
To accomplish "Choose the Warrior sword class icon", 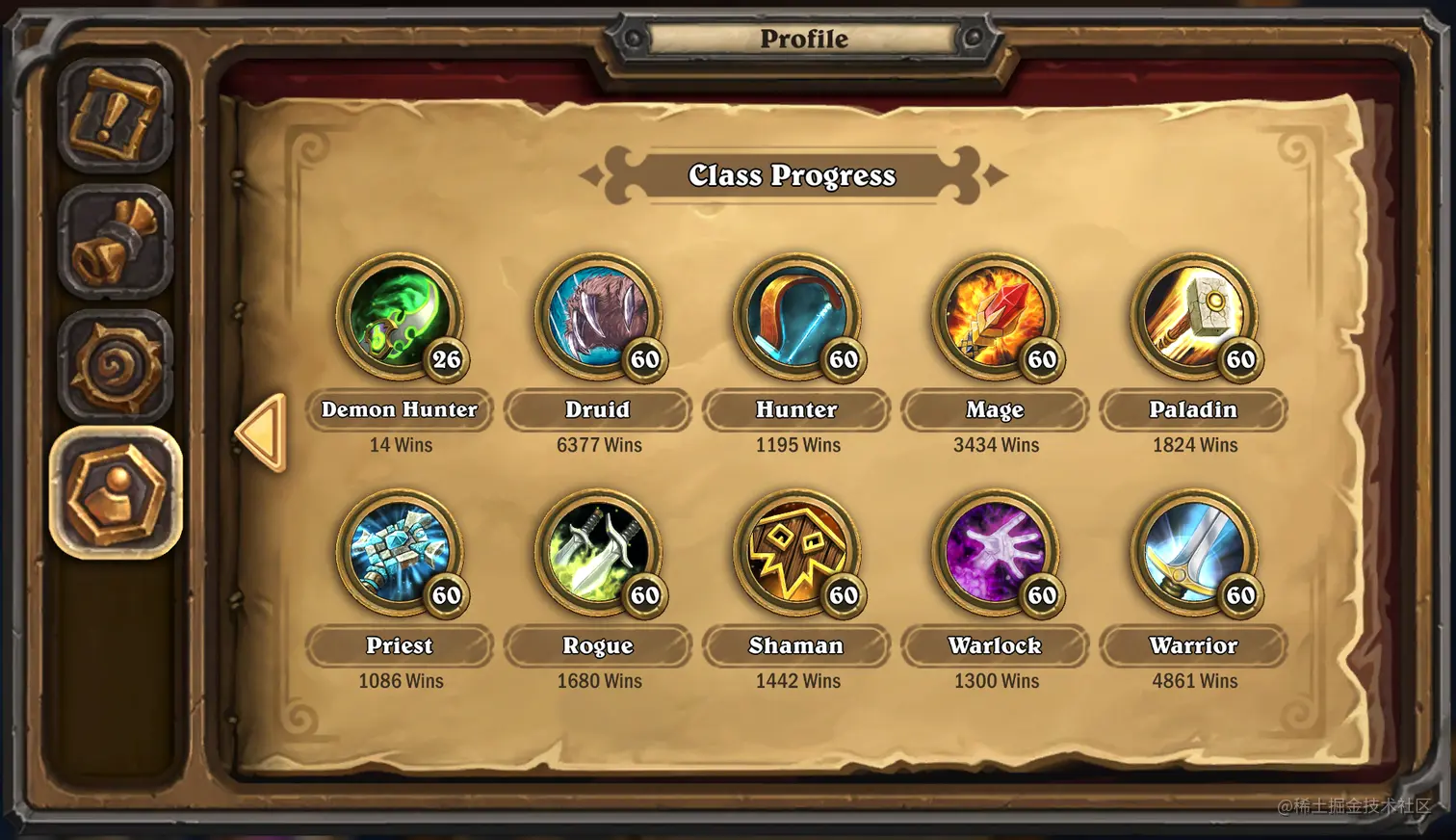I will 1192,551.
